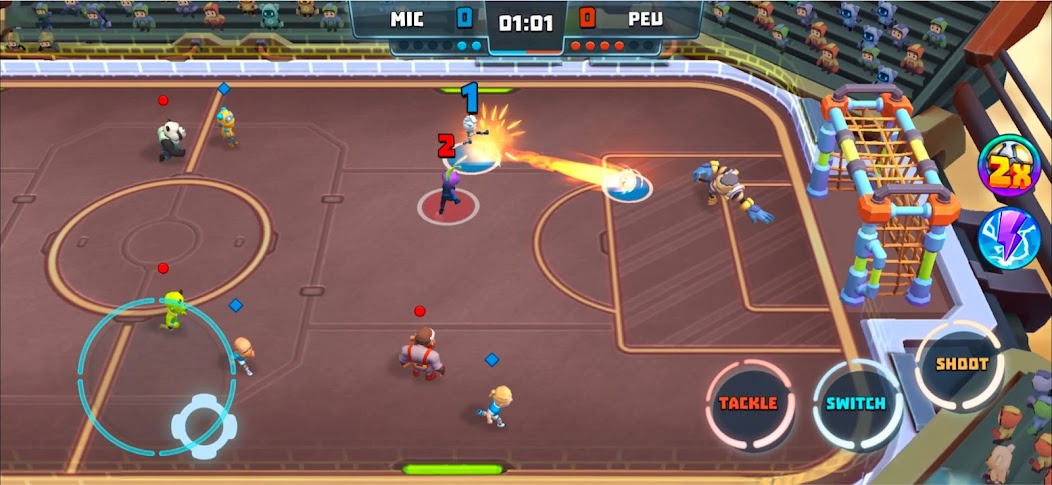Use the purple lightning ability
The height and width of the screenshot is (485, 1052).
point(1008,239)
